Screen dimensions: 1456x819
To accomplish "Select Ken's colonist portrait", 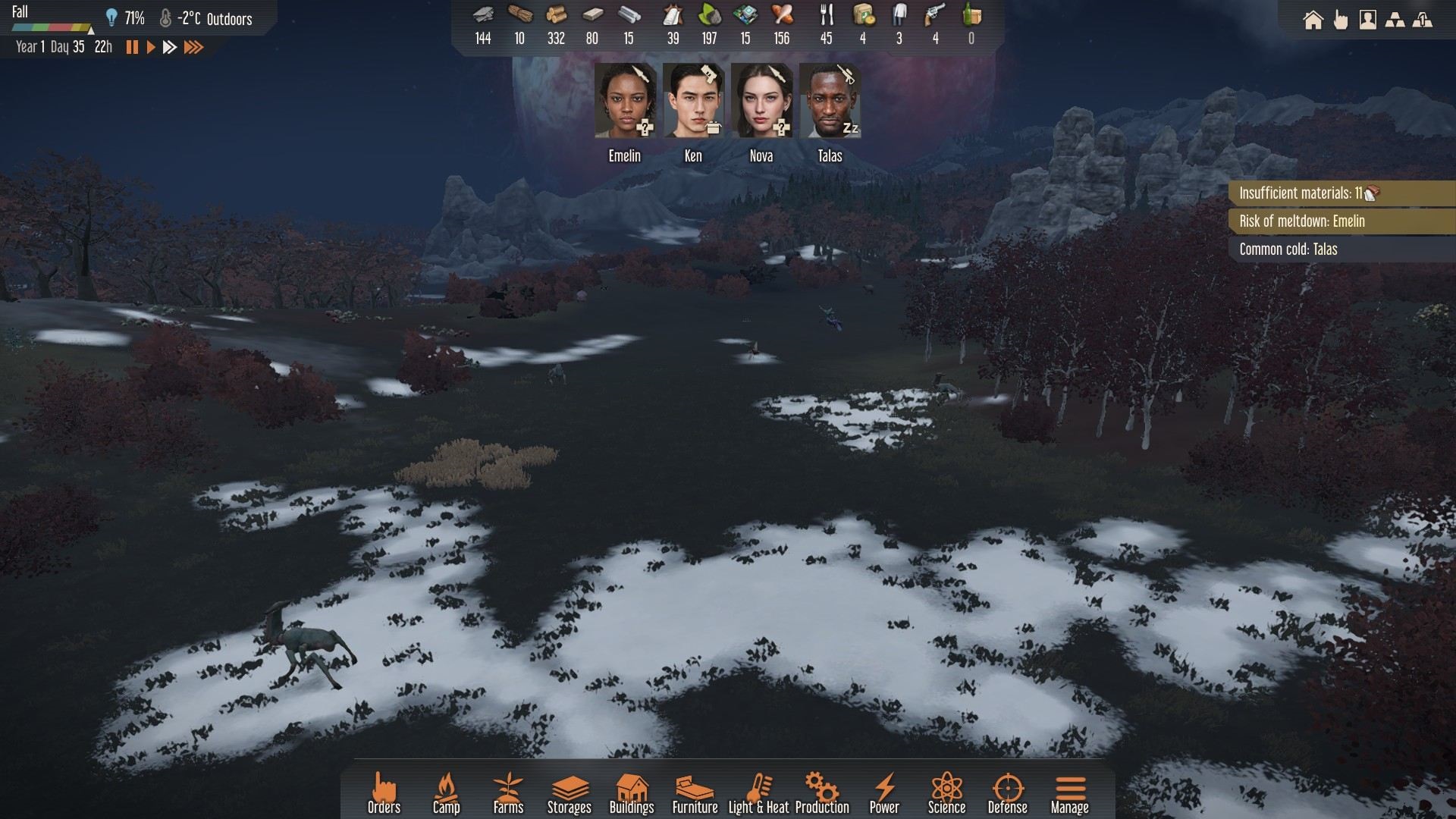I will tap(693, 101).
